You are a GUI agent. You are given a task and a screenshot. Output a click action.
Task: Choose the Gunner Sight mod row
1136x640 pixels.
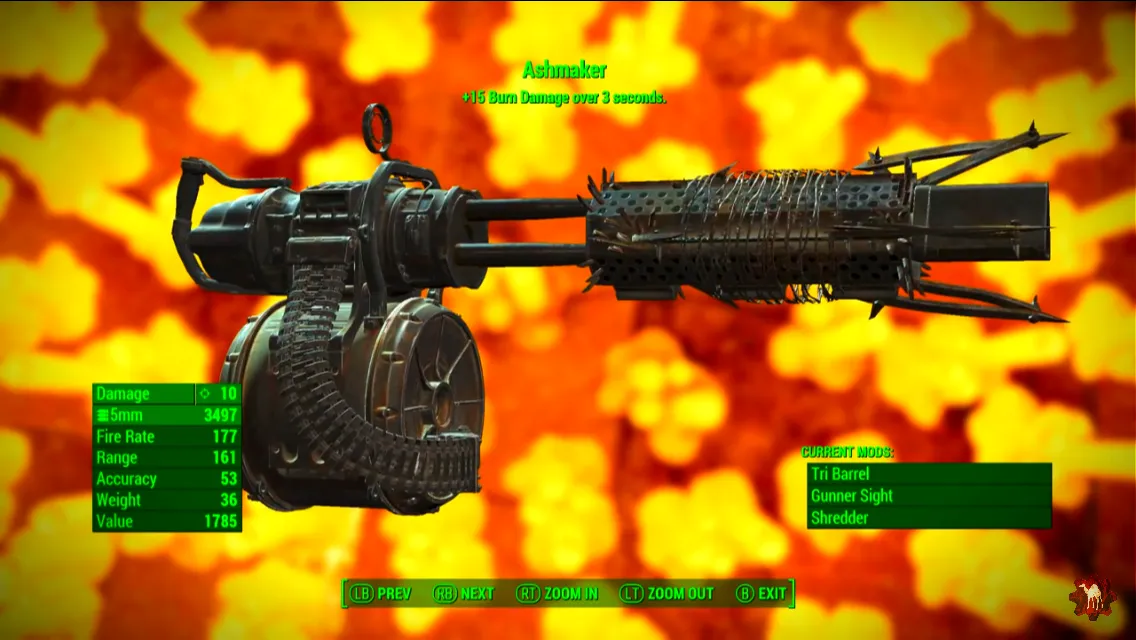tap(928, 496)
